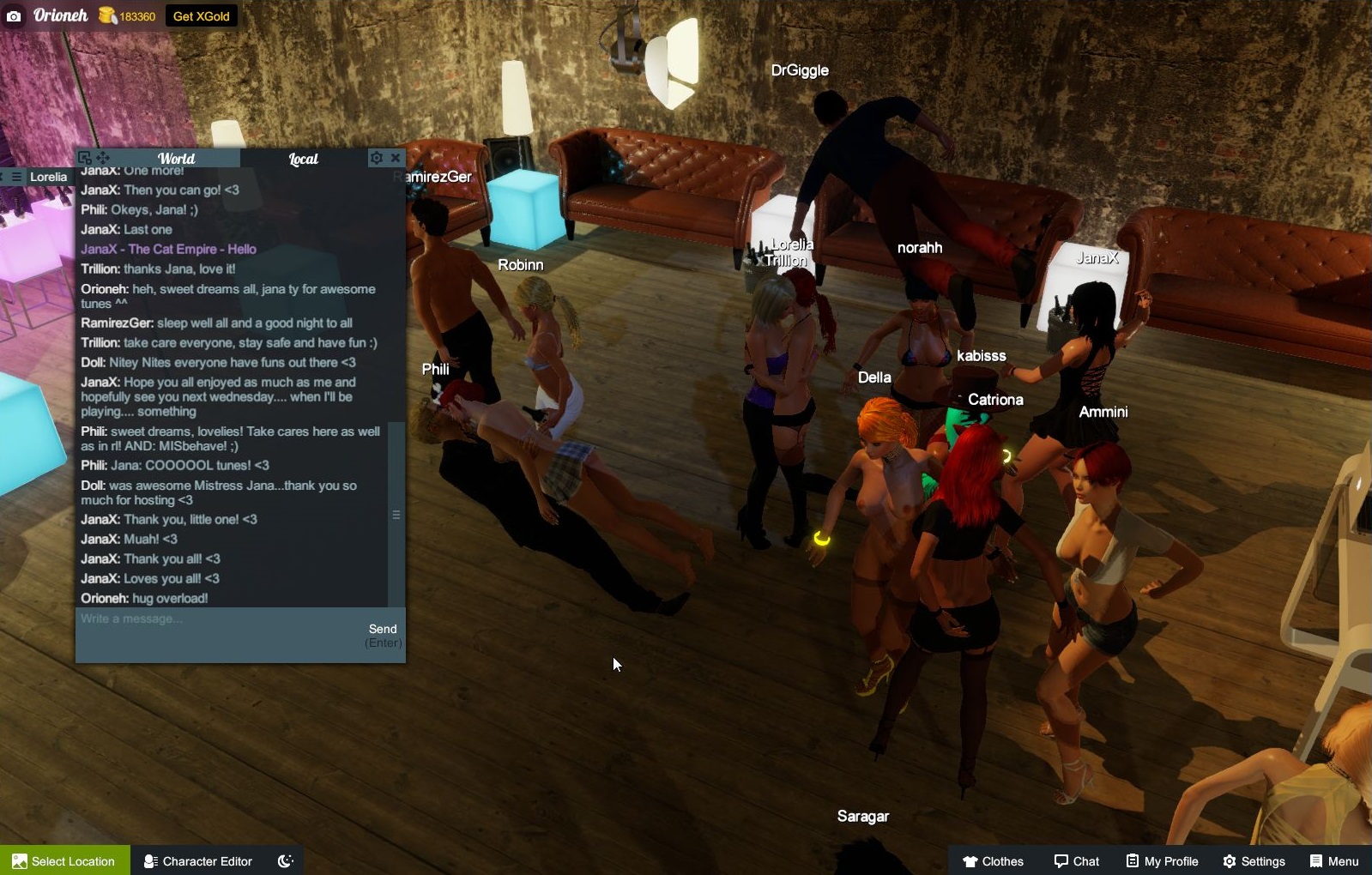
Task: Open the Chat panel from the bottom bar
Action: (1076, 860)
